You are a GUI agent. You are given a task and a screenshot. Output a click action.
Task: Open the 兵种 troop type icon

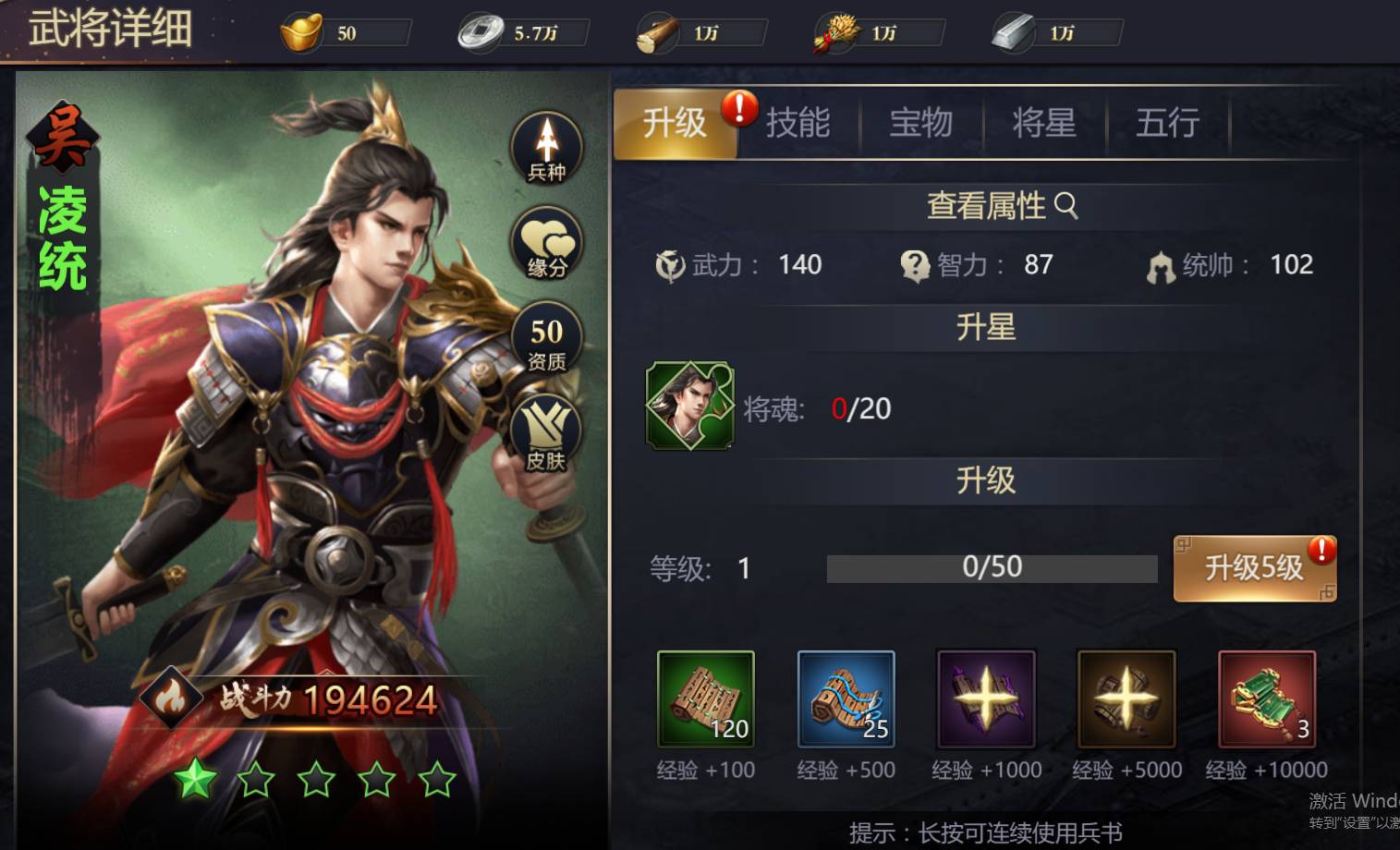tap(547, 148)
